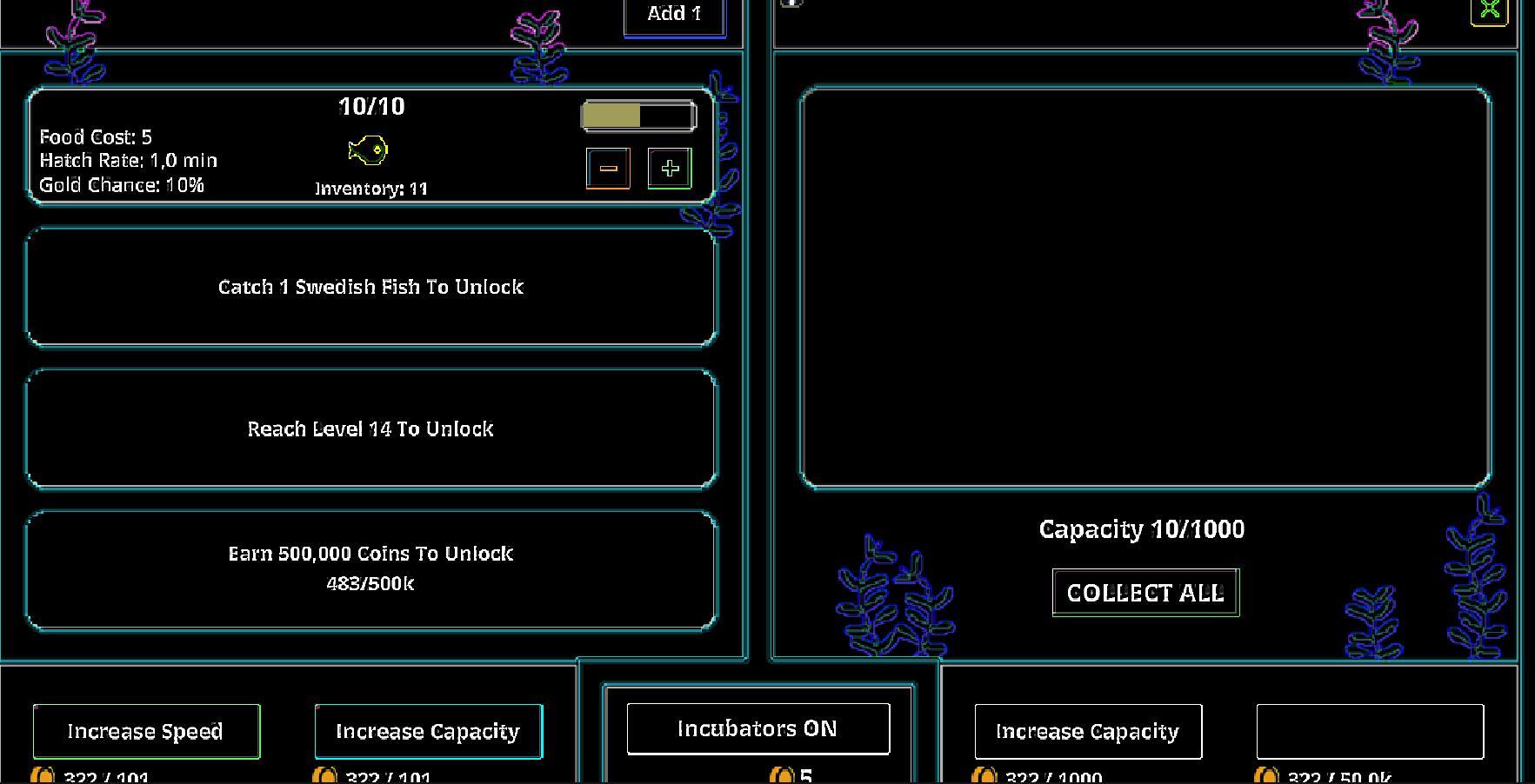Purchase the Increase Speed upgrade
The height and width of the screenshot is (784, 1535).
[145, 731]
